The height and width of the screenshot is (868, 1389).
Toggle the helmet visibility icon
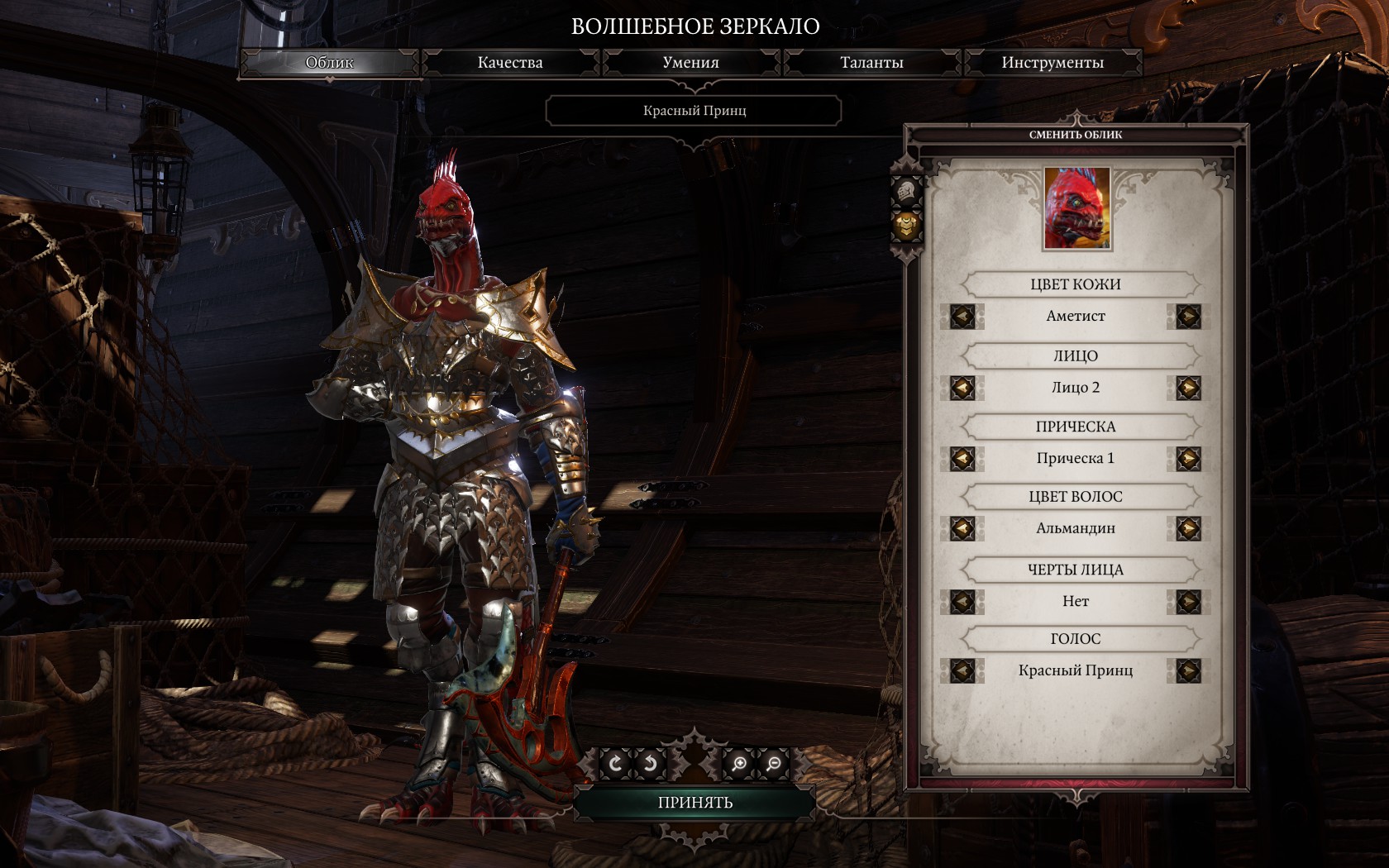click(906, 191)
